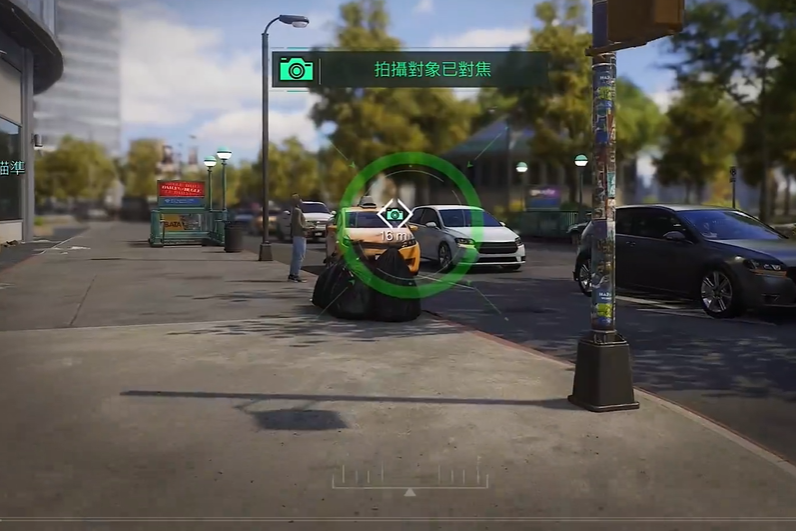796x531 pixels.
Task: Select the photo target marker inside the green ring
Action: click(395, 215)
